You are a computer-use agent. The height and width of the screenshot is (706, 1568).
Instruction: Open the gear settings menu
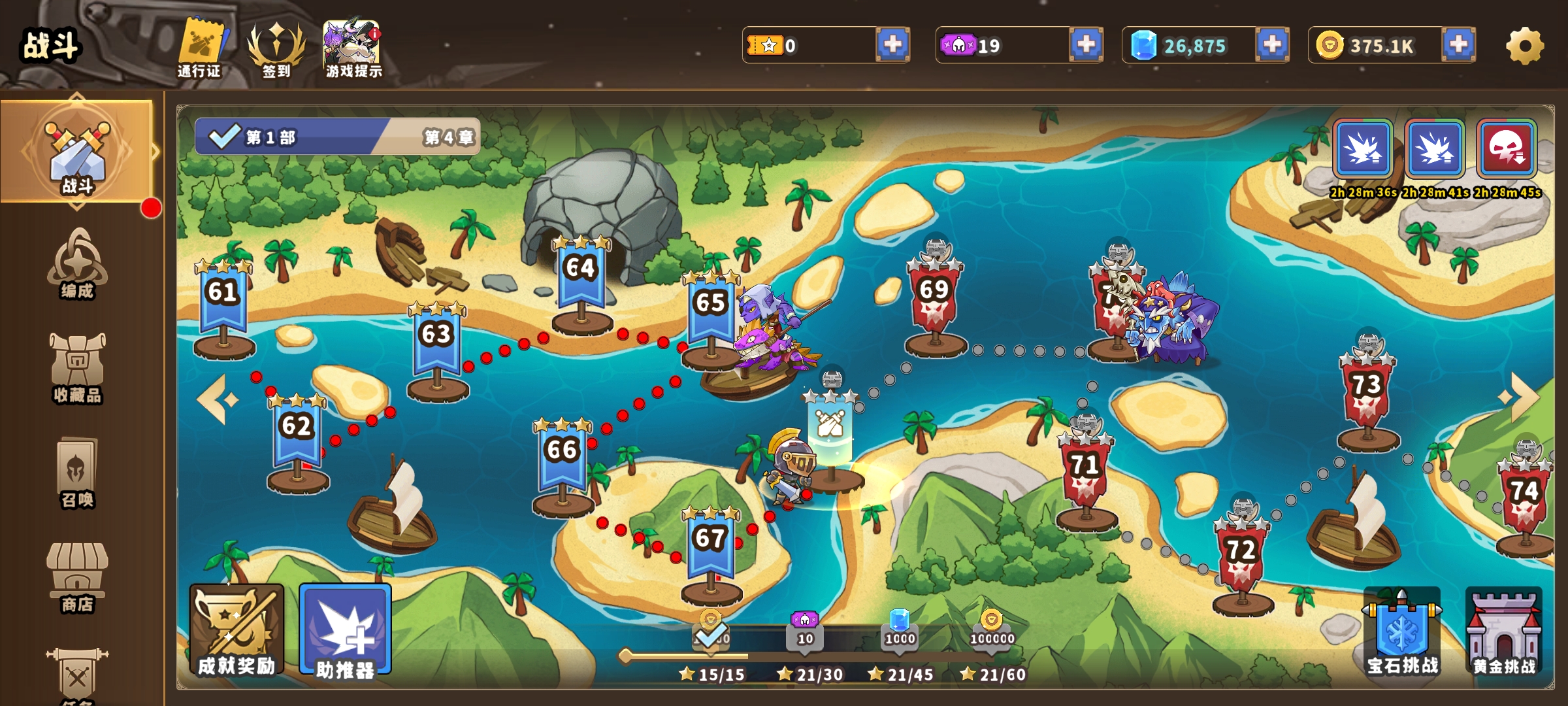tap(1525, 46)
